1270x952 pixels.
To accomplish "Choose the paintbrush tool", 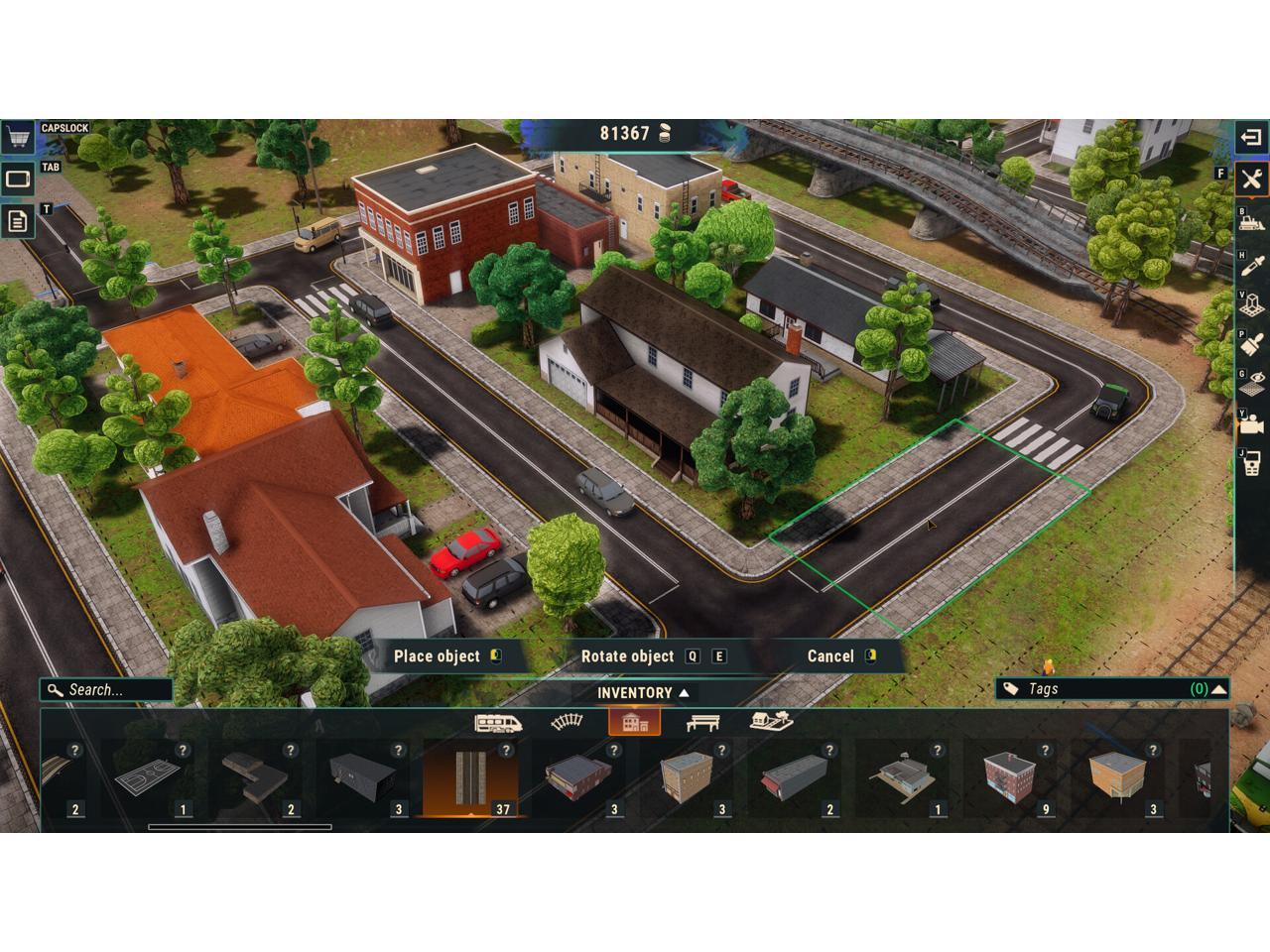I will click(1251, 344).
